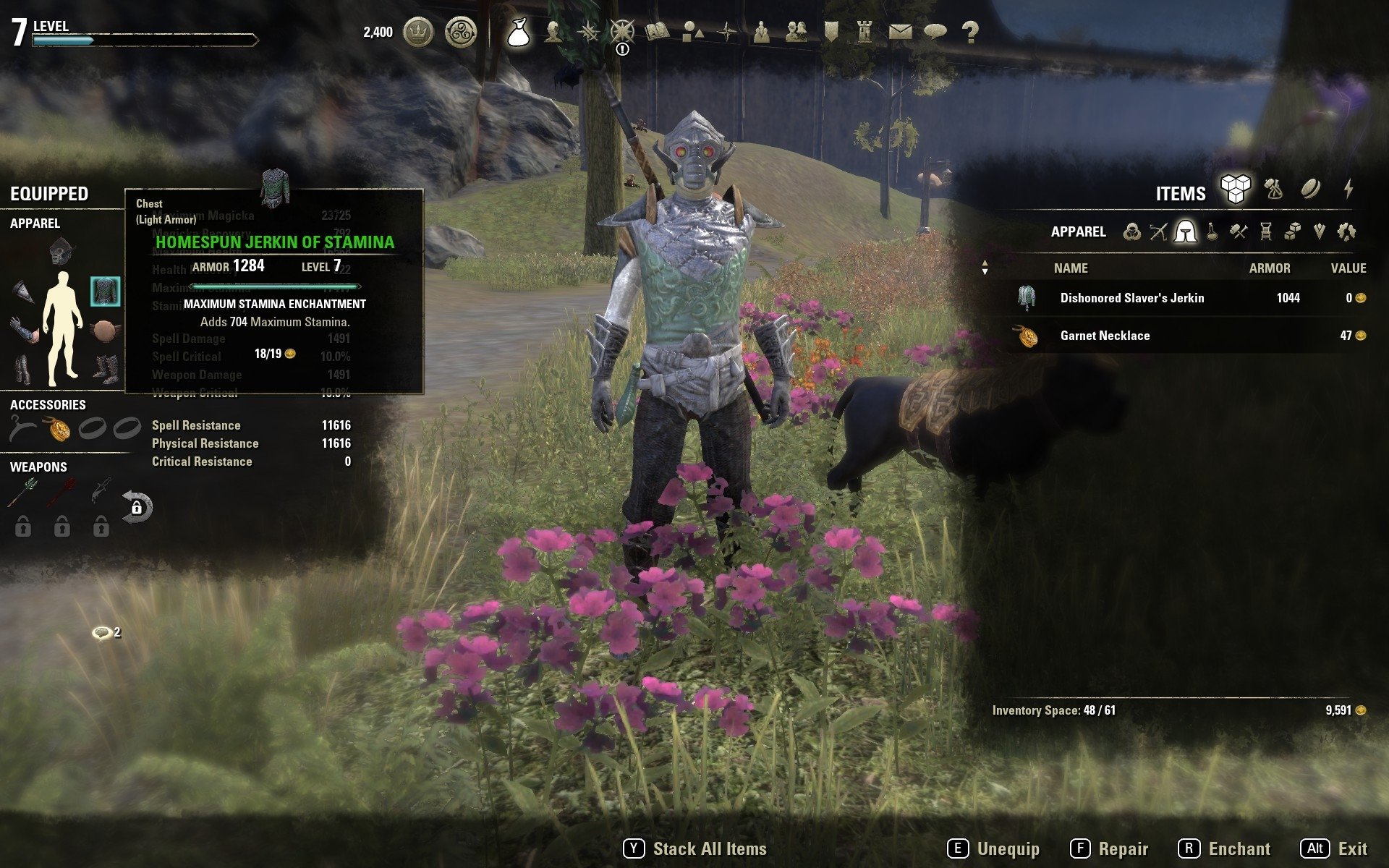
Task: Sort inventory by Name column
Action: 1071,268
